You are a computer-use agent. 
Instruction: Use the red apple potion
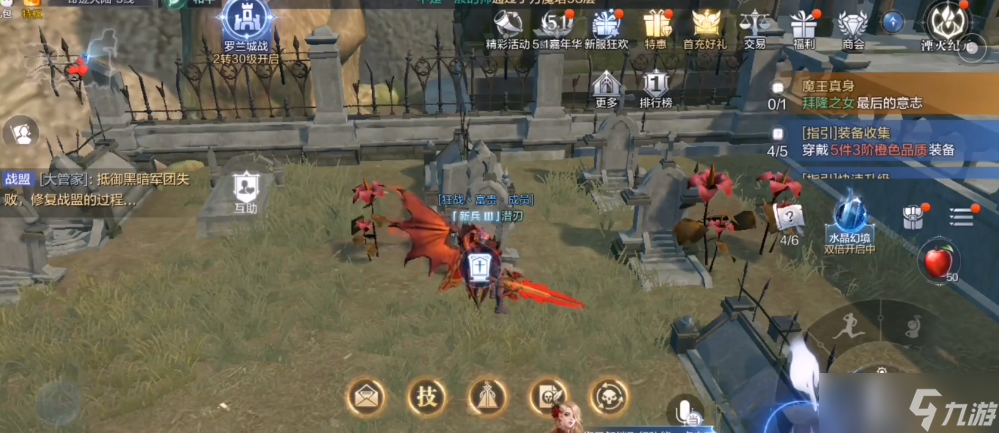coord(936,263)
